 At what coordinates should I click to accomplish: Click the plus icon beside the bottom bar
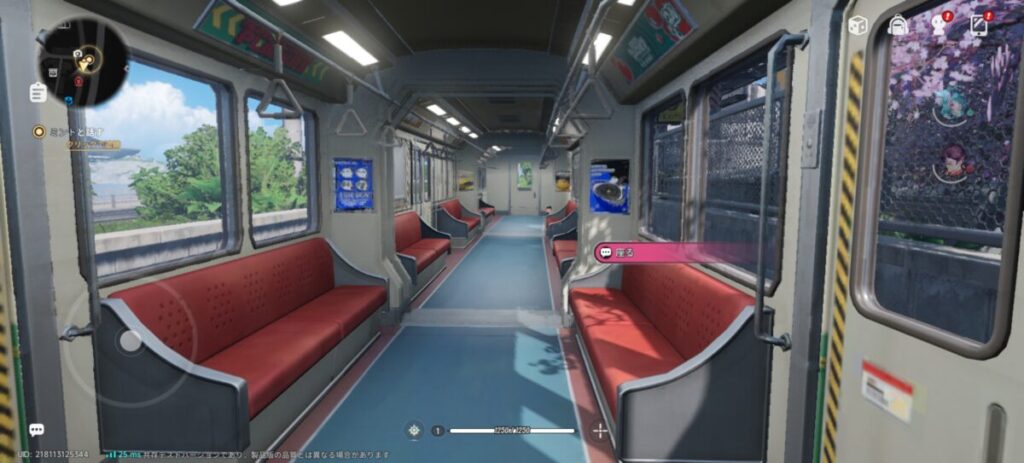click(x=600, y=431)
